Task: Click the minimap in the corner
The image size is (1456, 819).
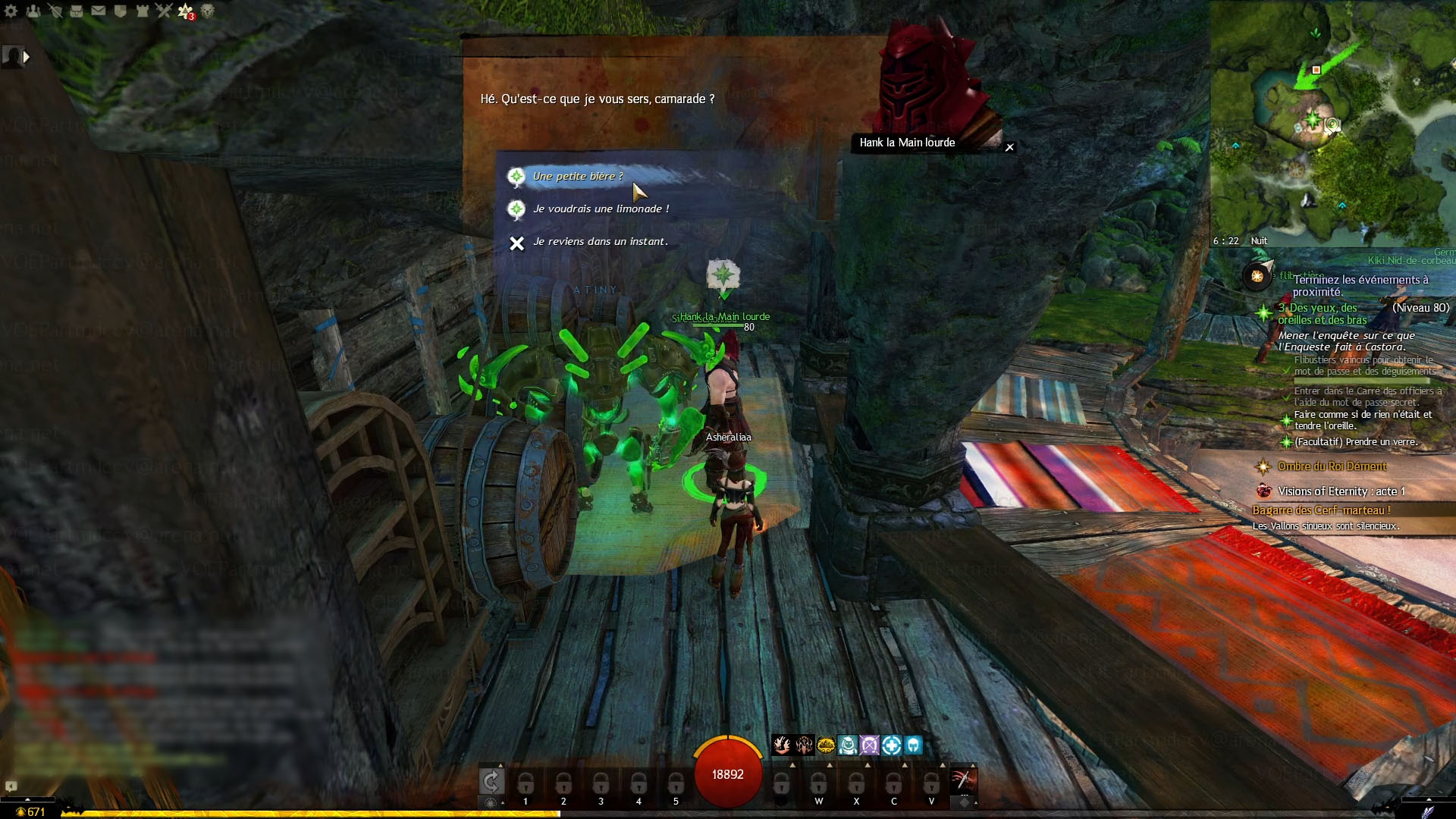Action: [x=1332, y=121]
